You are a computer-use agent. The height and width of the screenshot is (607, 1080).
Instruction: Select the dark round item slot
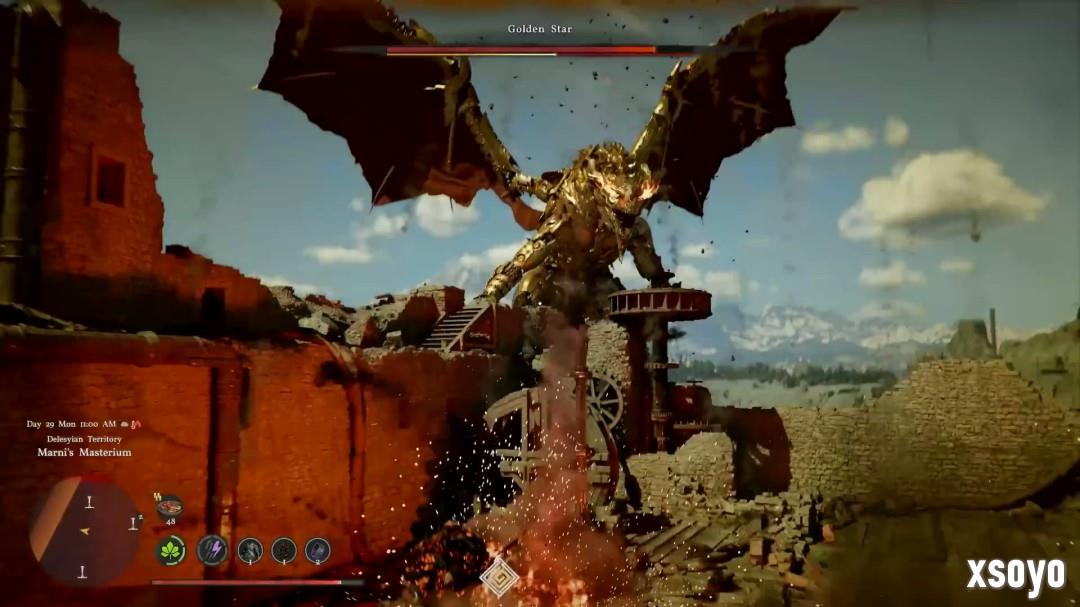click(284, 549)
